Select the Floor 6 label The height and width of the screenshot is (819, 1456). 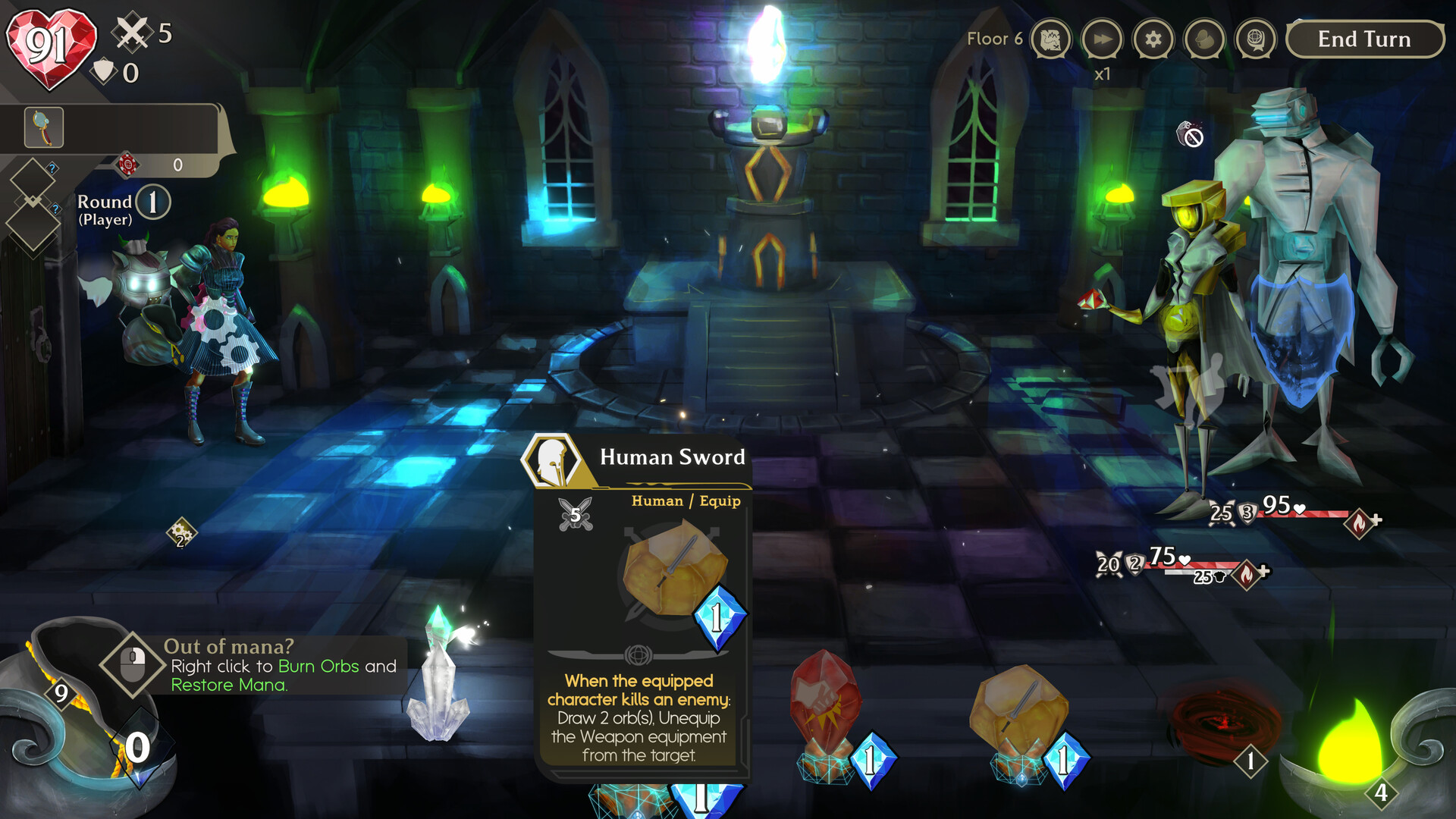(994, 38)
